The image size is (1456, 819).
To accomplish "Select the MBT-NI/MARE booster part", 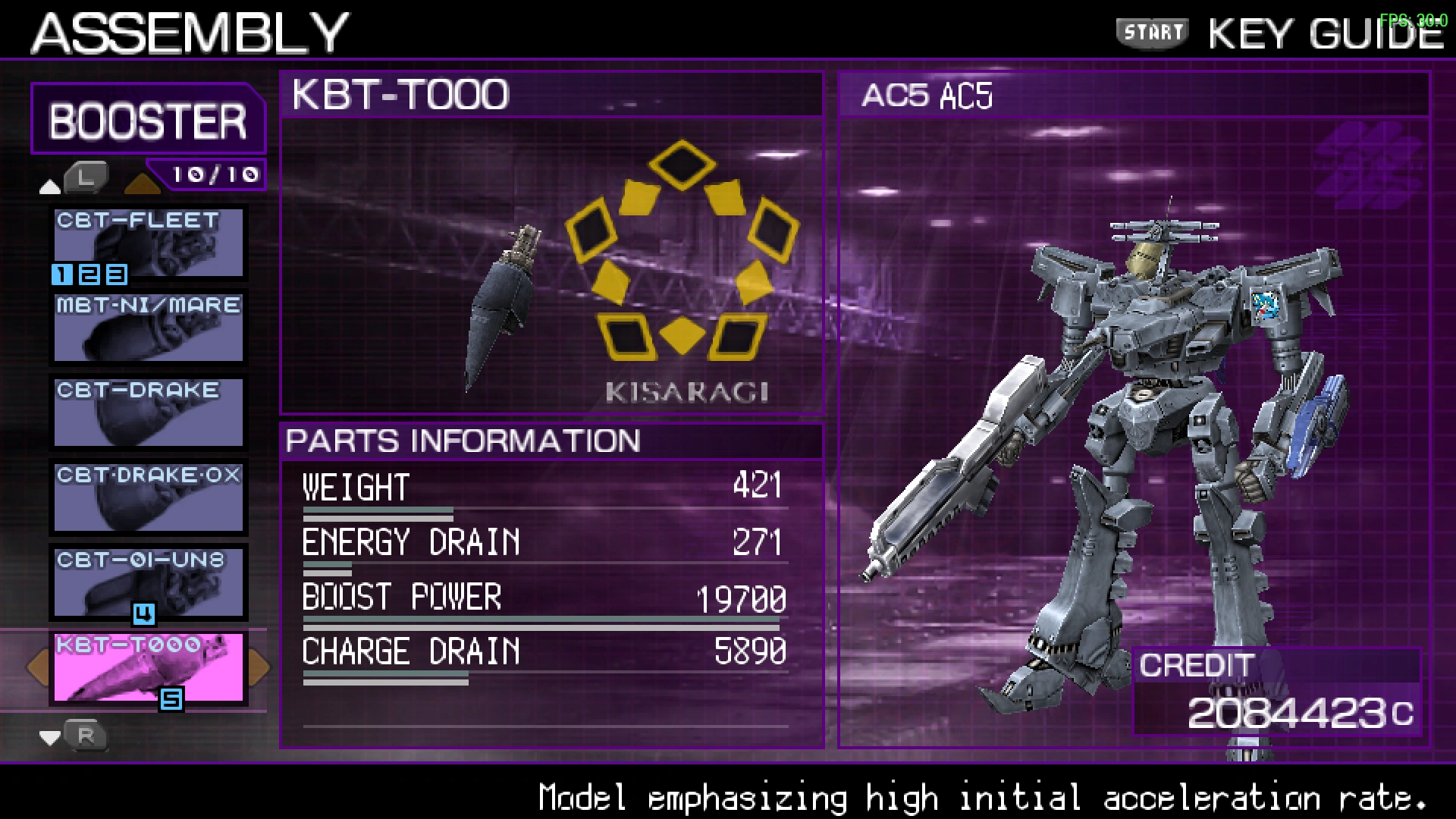I will coord(147,328).
